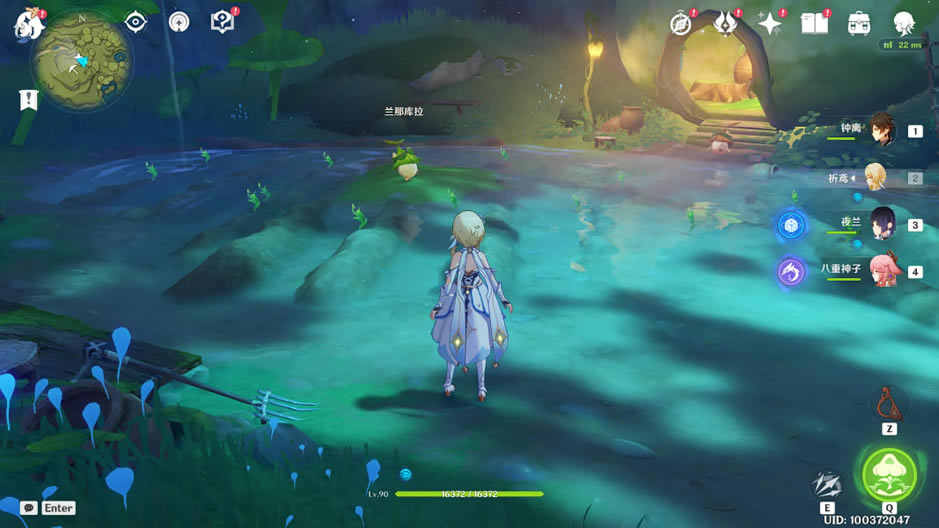The width and height of the screenshot is (939, 528).
Task: Switch to party member 八重神子
Action: [x=881, y=270]
